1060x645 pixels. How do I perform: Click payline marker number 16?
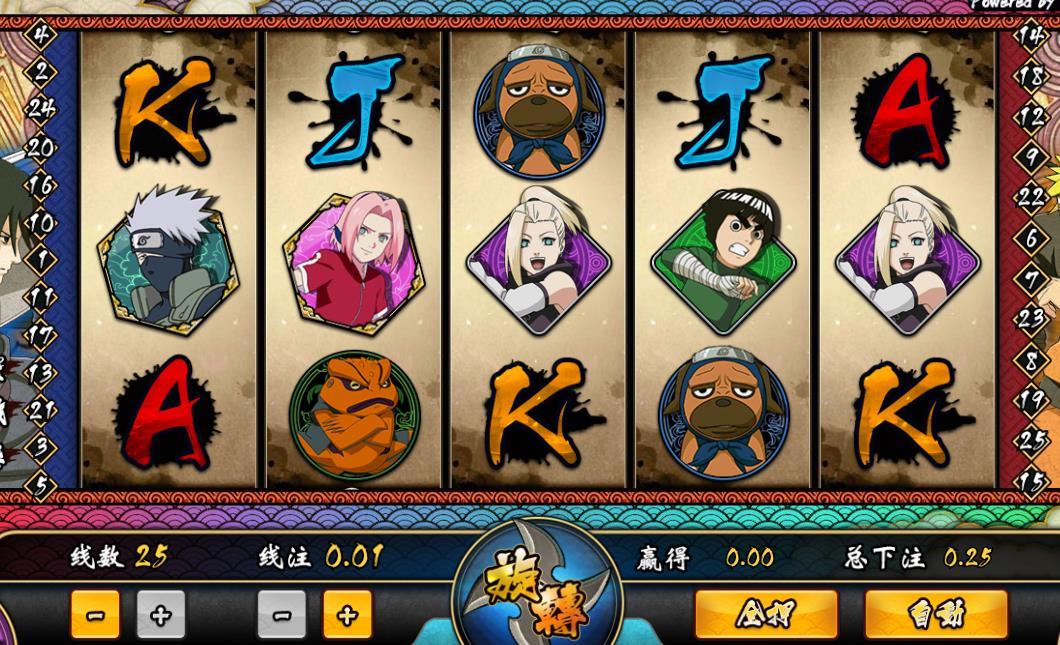pyautogui.click(x=41, y=185)
